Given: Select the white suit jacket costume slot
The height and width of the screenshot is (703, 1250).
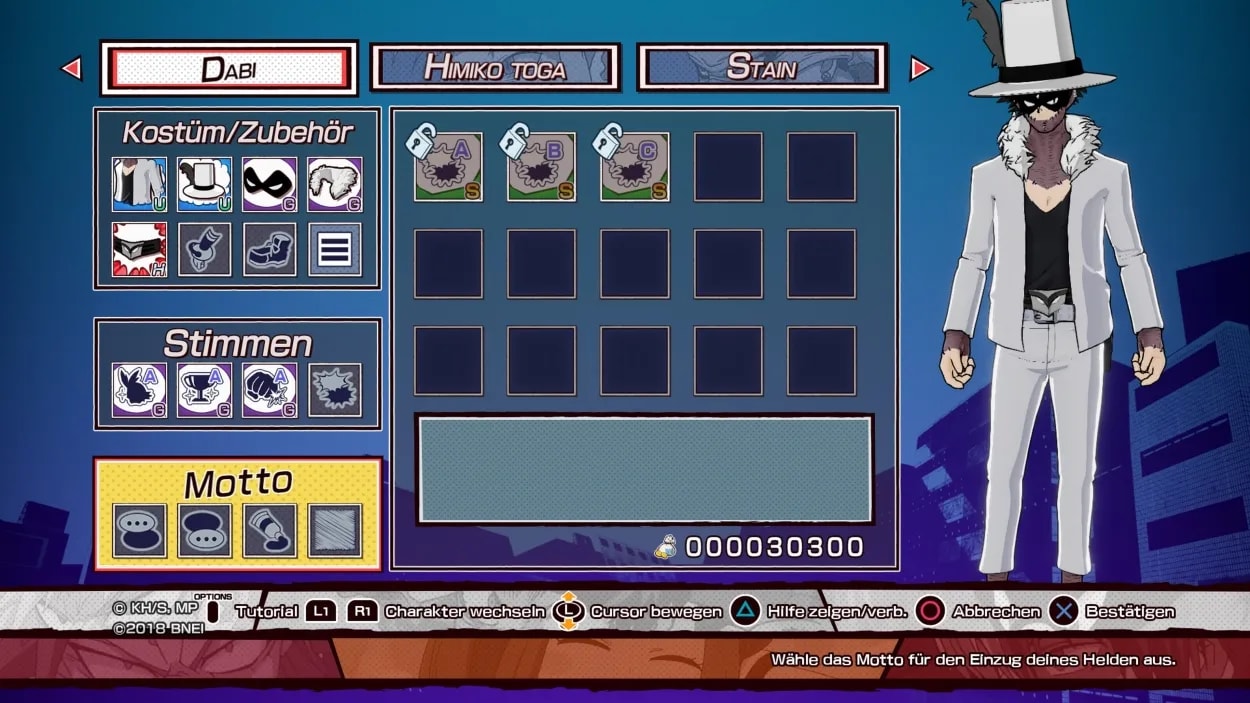Looking at the screenshot, I should [x=140, y=184].
